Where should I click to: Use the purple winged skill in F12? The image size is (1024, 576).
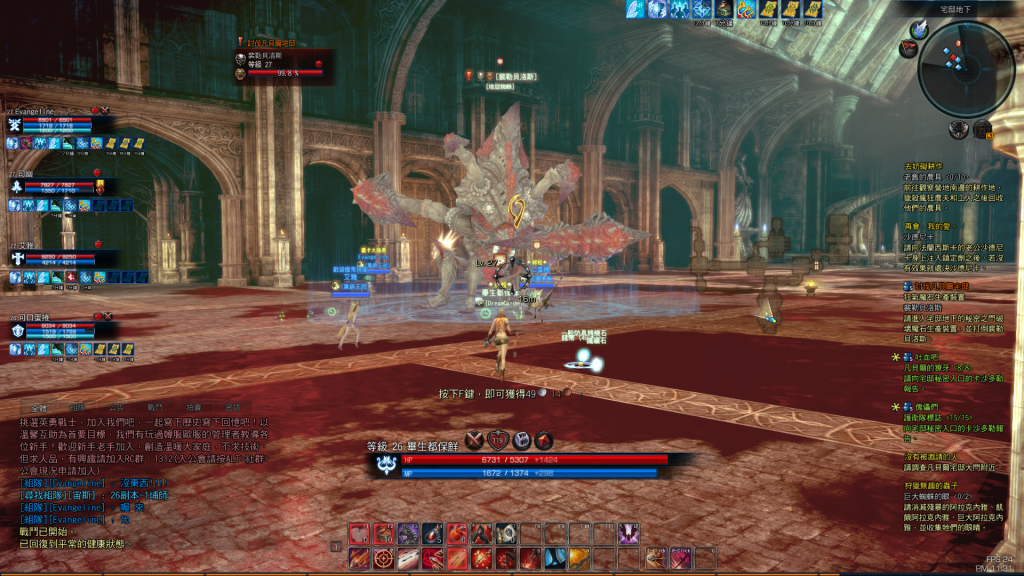(628, 534)
